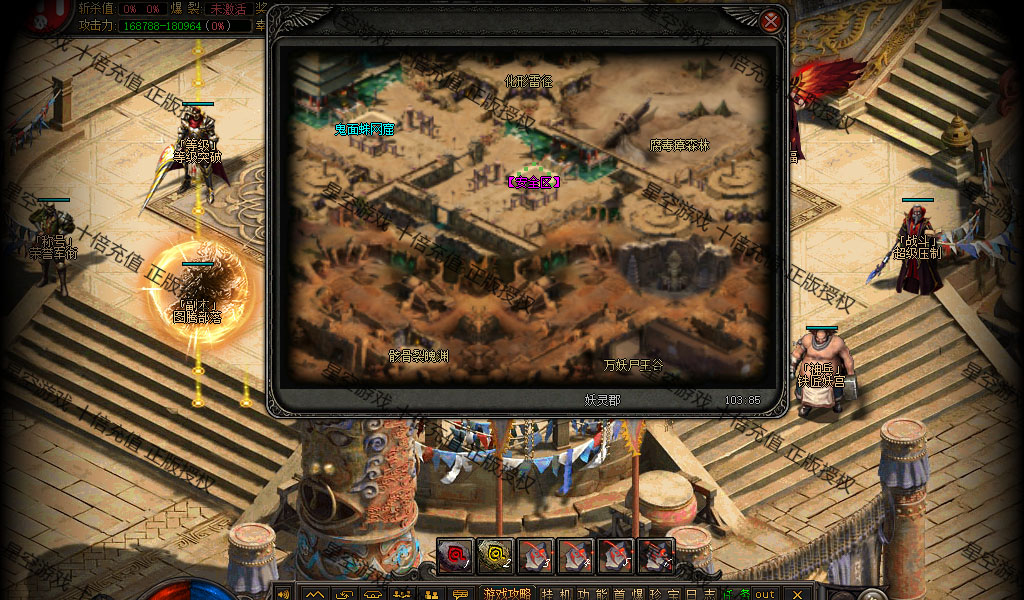Select 万妖尸王谷 on the map
Viewport: 1024px width, 600px height.
pyautogui.click(x=633, y=366)
